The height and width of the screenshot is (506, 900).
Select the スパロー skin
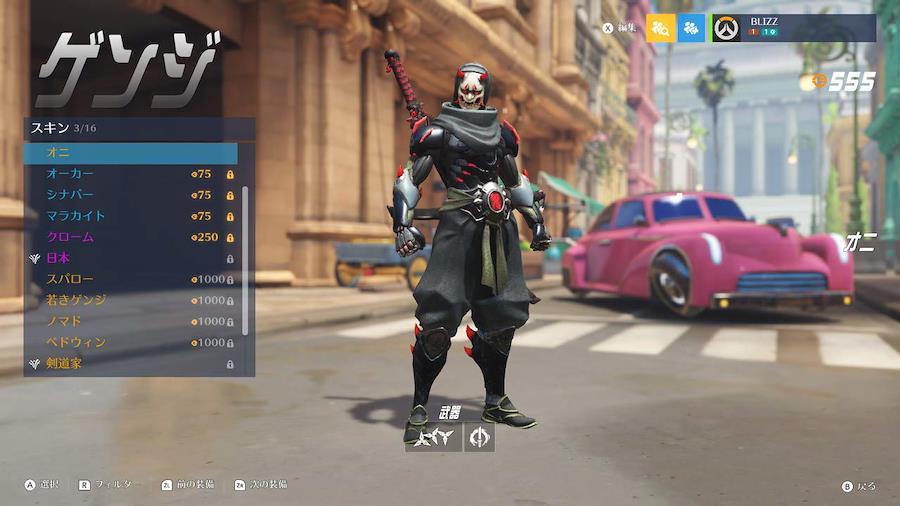(x=130, y=279)
